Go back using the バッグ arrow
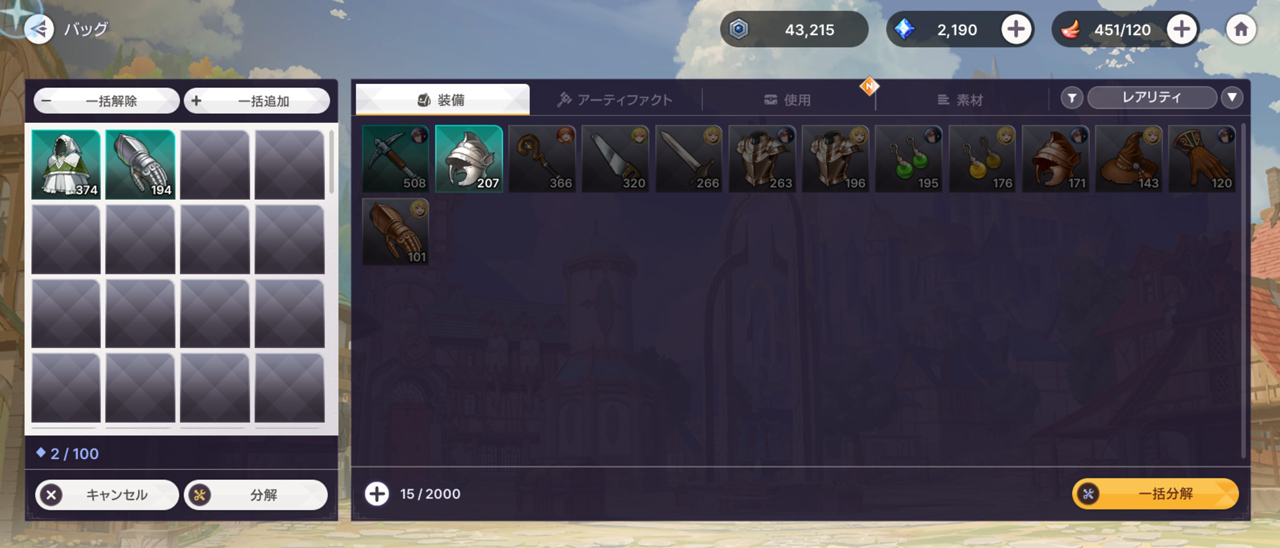This screenshot has width=1280, height=548. tap(38, 30)
